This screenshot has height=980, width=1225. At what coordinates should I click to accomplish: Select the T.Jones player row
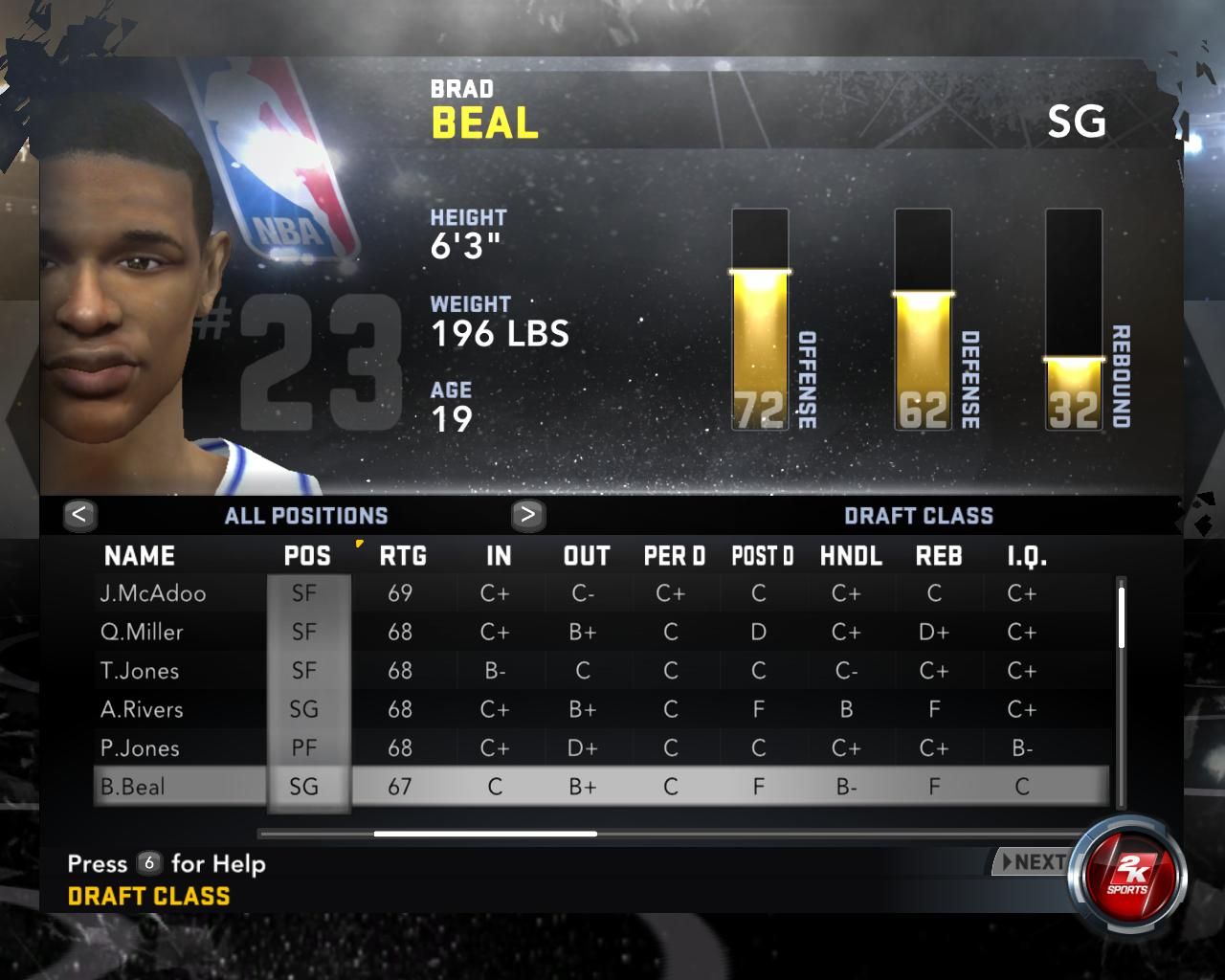click(x=140, y=671)
